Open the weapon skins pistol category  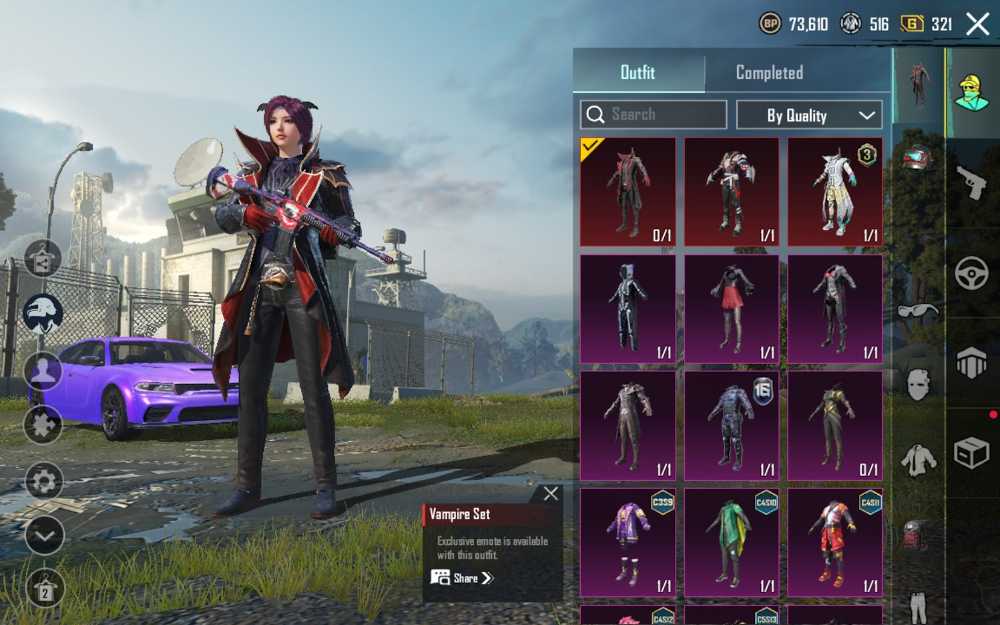[x=970, y=182]
